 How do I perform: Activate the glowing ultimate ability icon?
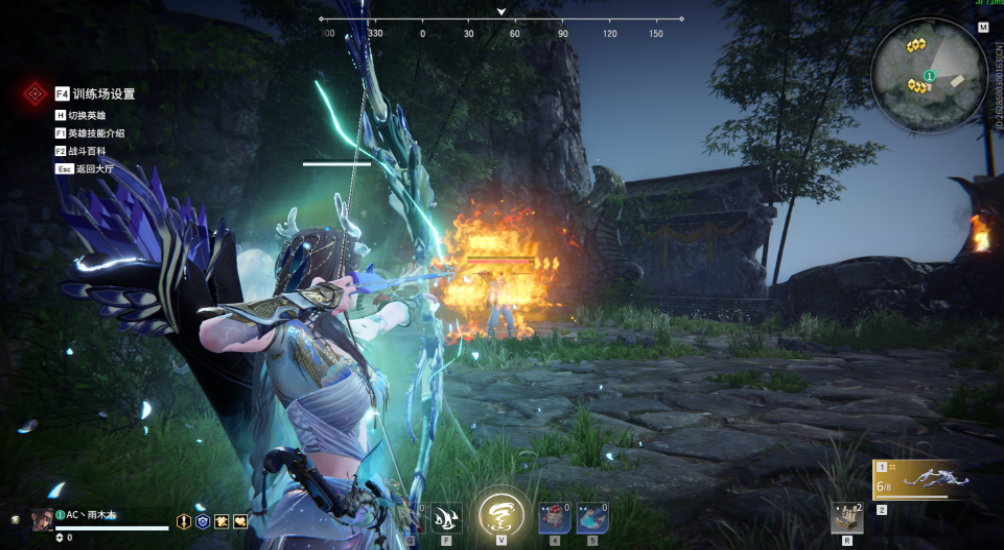500,514
